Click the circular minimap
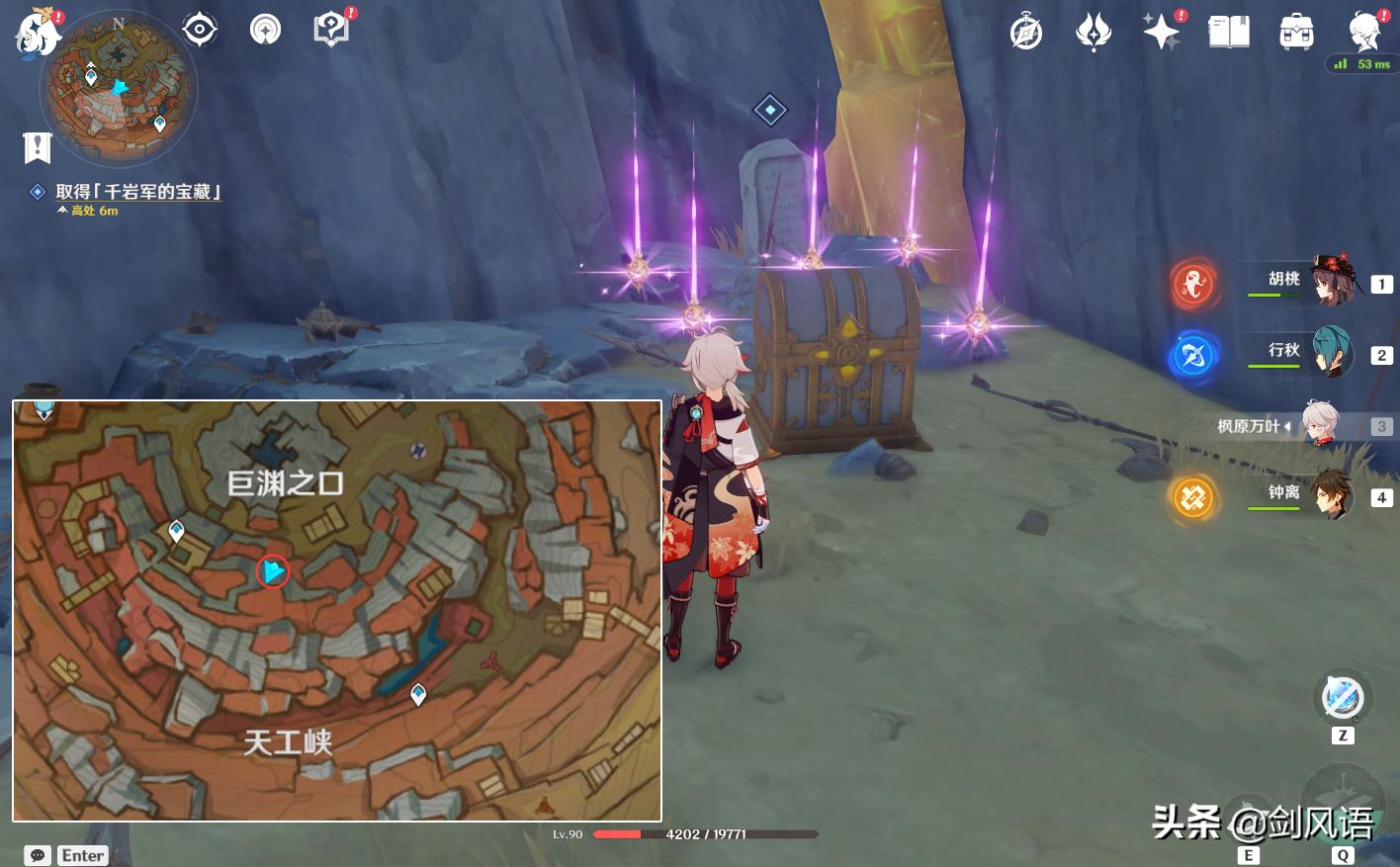Image resolution: width=1400 pixels, height=867 pixels. pos(119,87)
